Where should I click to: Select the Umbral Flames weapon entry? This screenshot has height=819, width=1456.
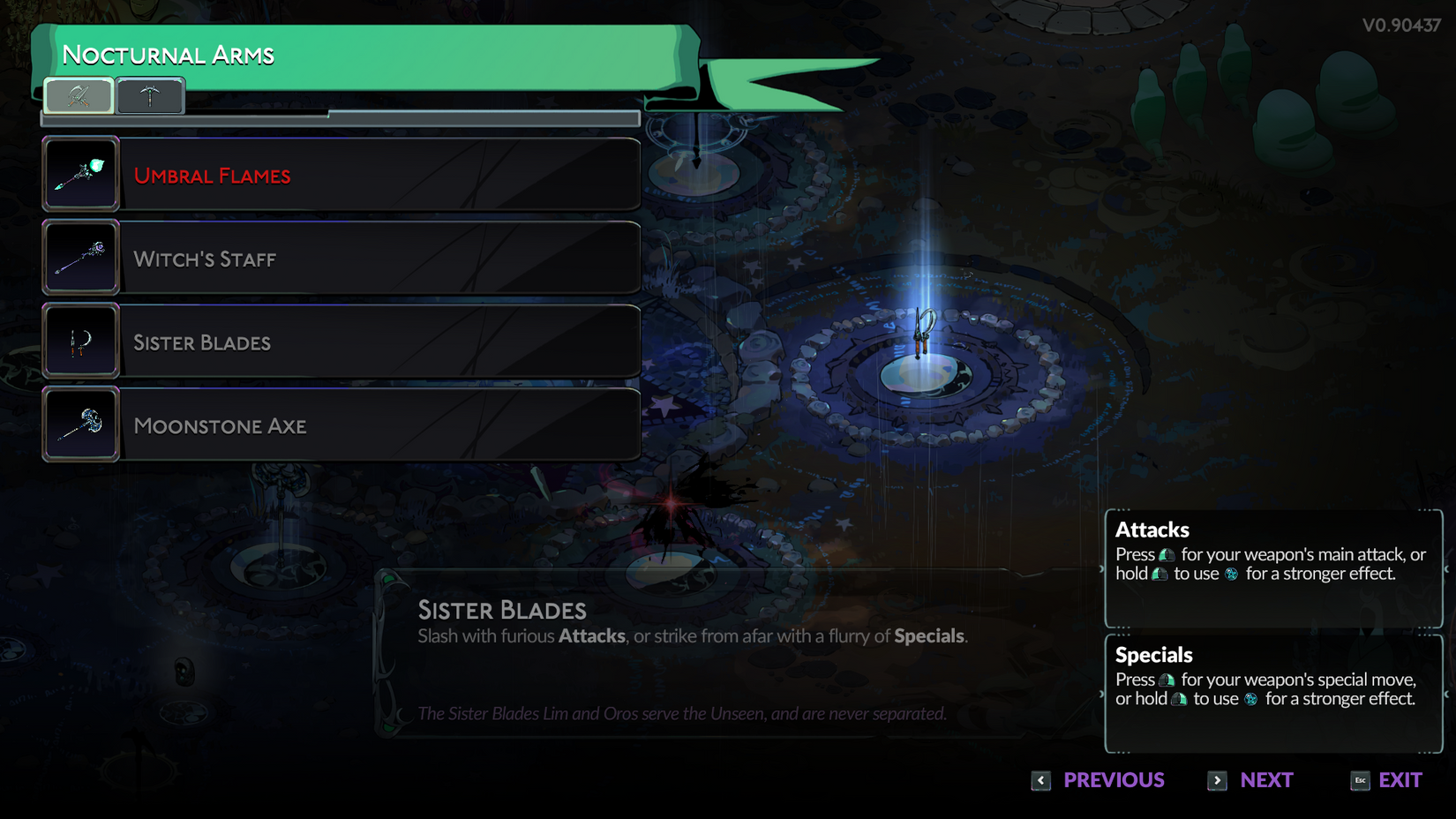pyautogui.click(x=341, y=175)
